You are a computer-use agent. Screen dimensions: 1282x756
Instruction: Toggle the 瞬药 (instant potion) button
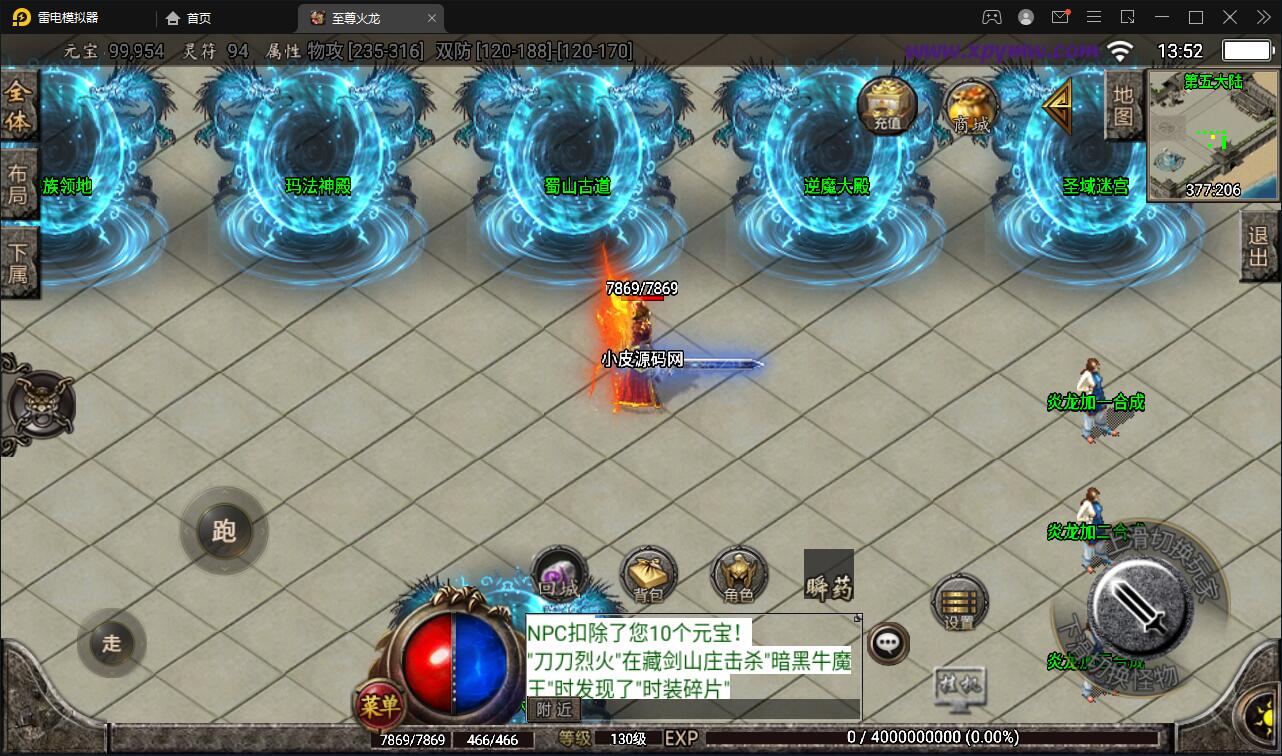[x=828, y=577]
